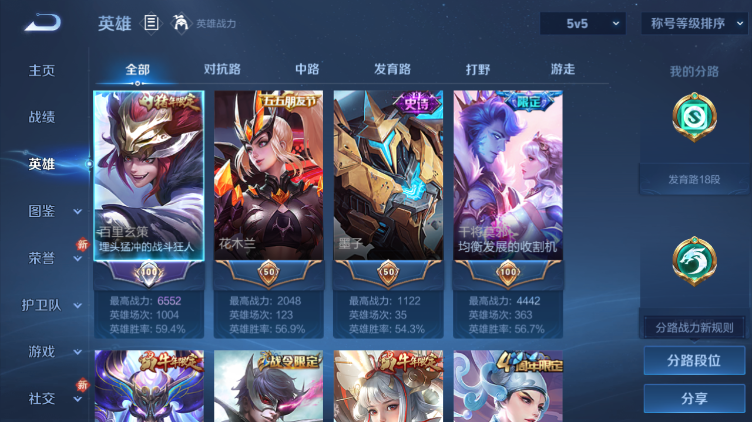
Task: Open the 主页 sidebar entry
Action: [x=42, y=71]
